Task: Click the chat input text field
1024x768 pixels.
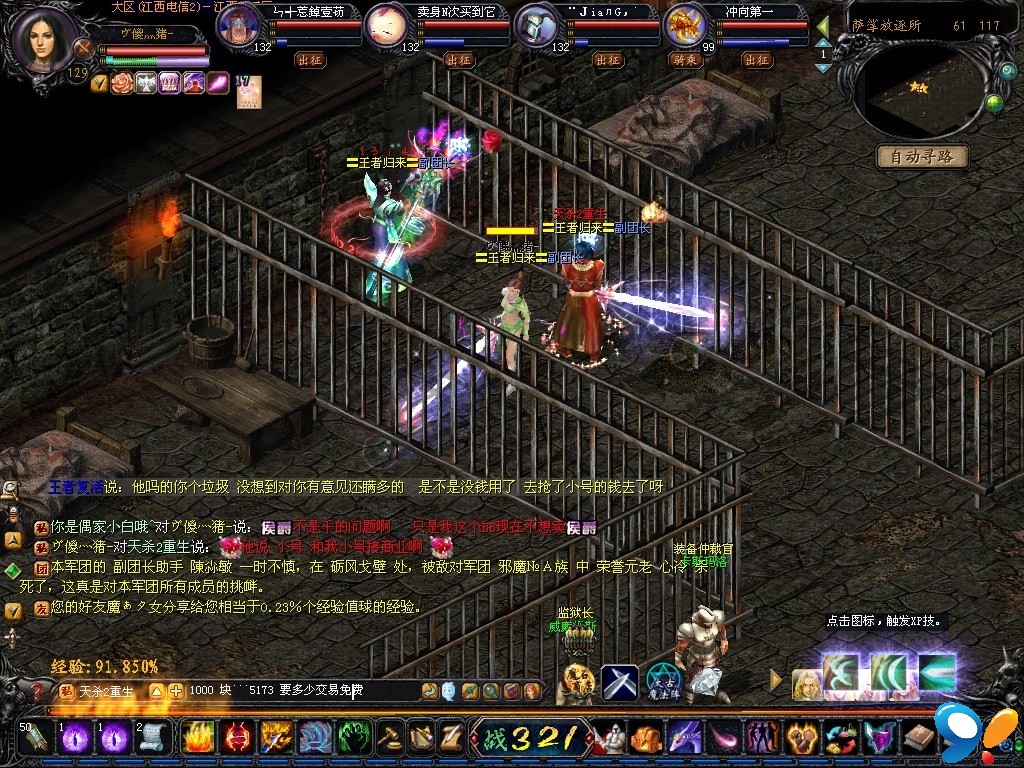Action: coord(300,690)
